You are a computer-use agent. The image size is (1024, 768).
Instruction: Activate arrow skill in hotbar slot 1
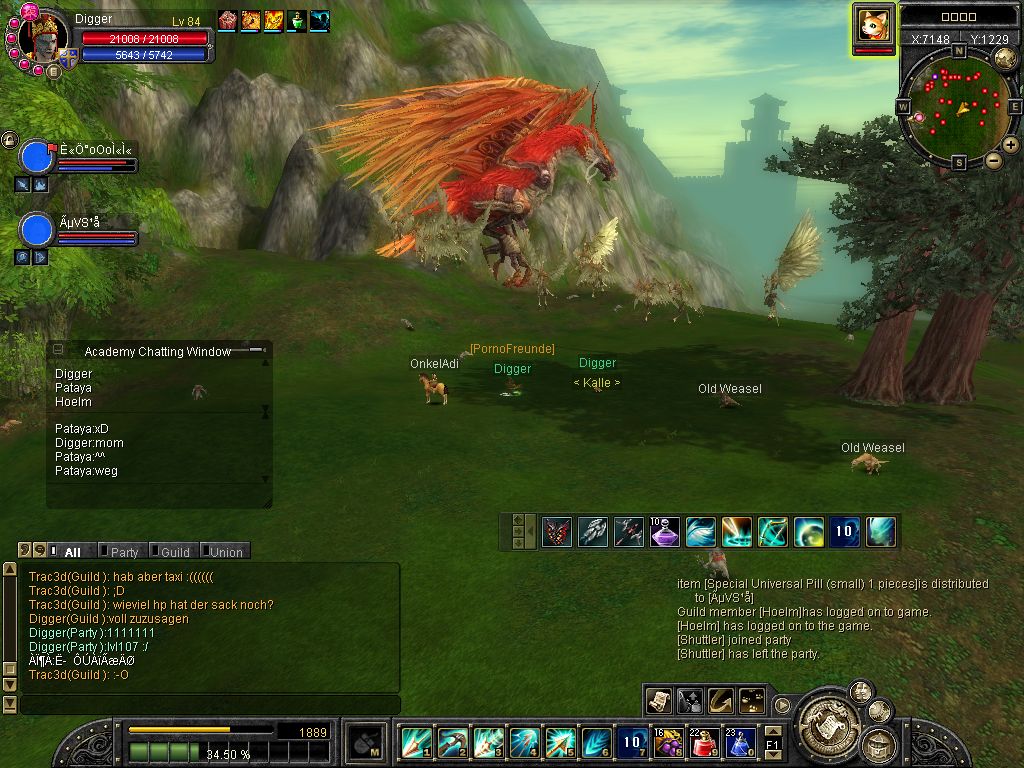[416, 743]
